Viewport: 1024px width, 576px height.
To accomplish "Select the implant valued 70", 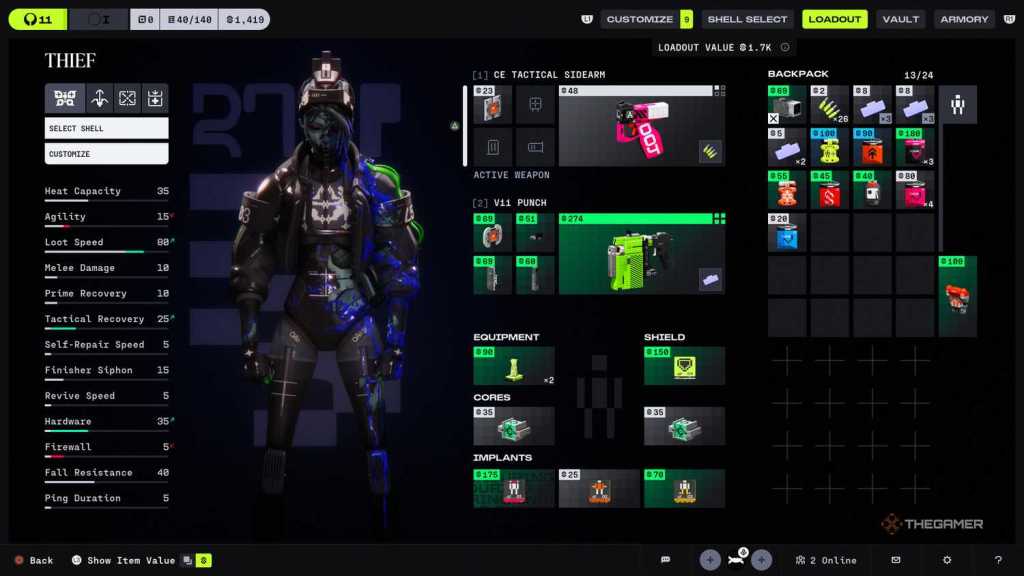I will 684,488.
